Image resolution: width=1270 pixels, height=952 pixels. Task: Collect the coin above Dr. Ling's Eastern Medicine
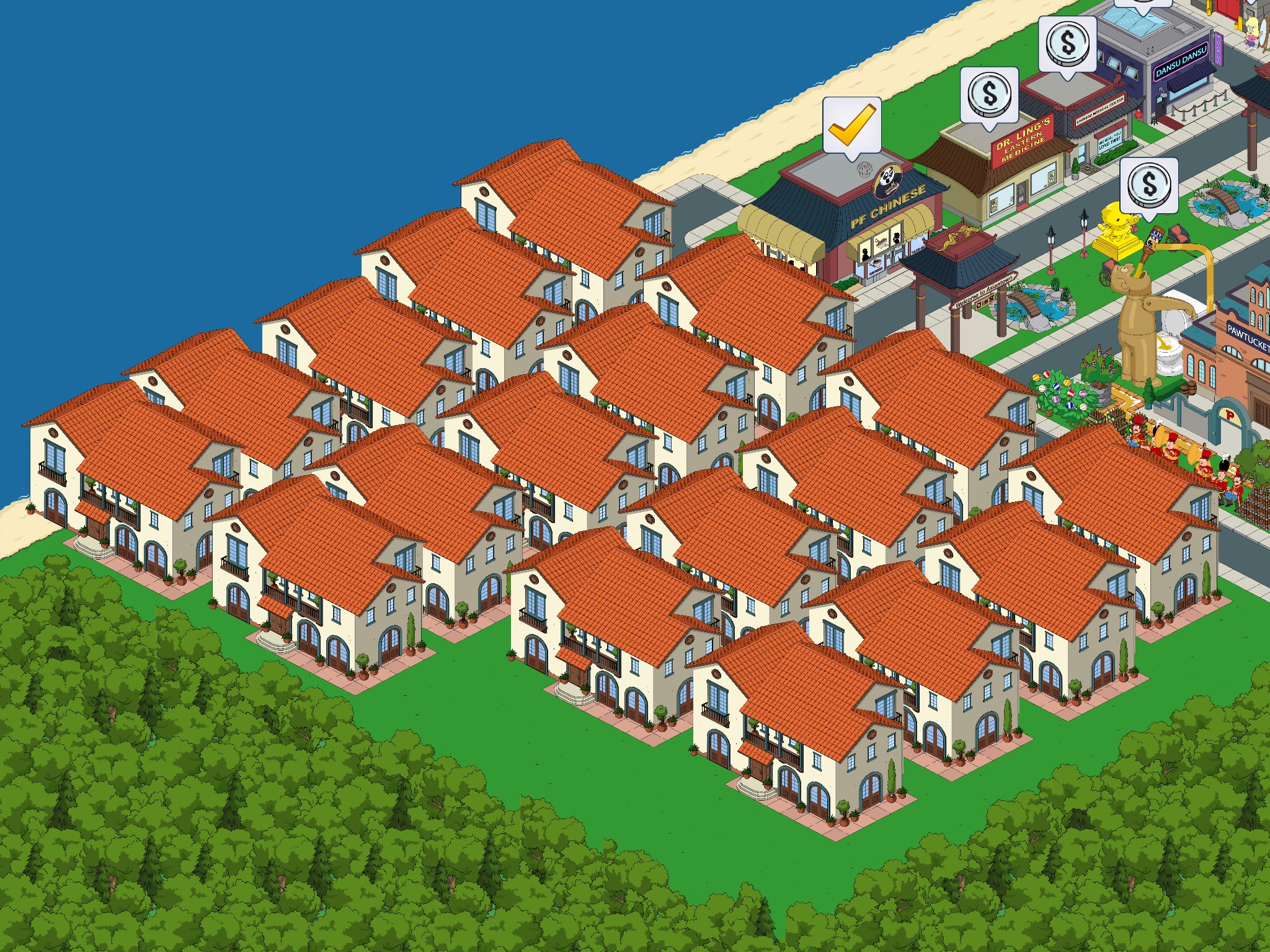click(989, 95)
